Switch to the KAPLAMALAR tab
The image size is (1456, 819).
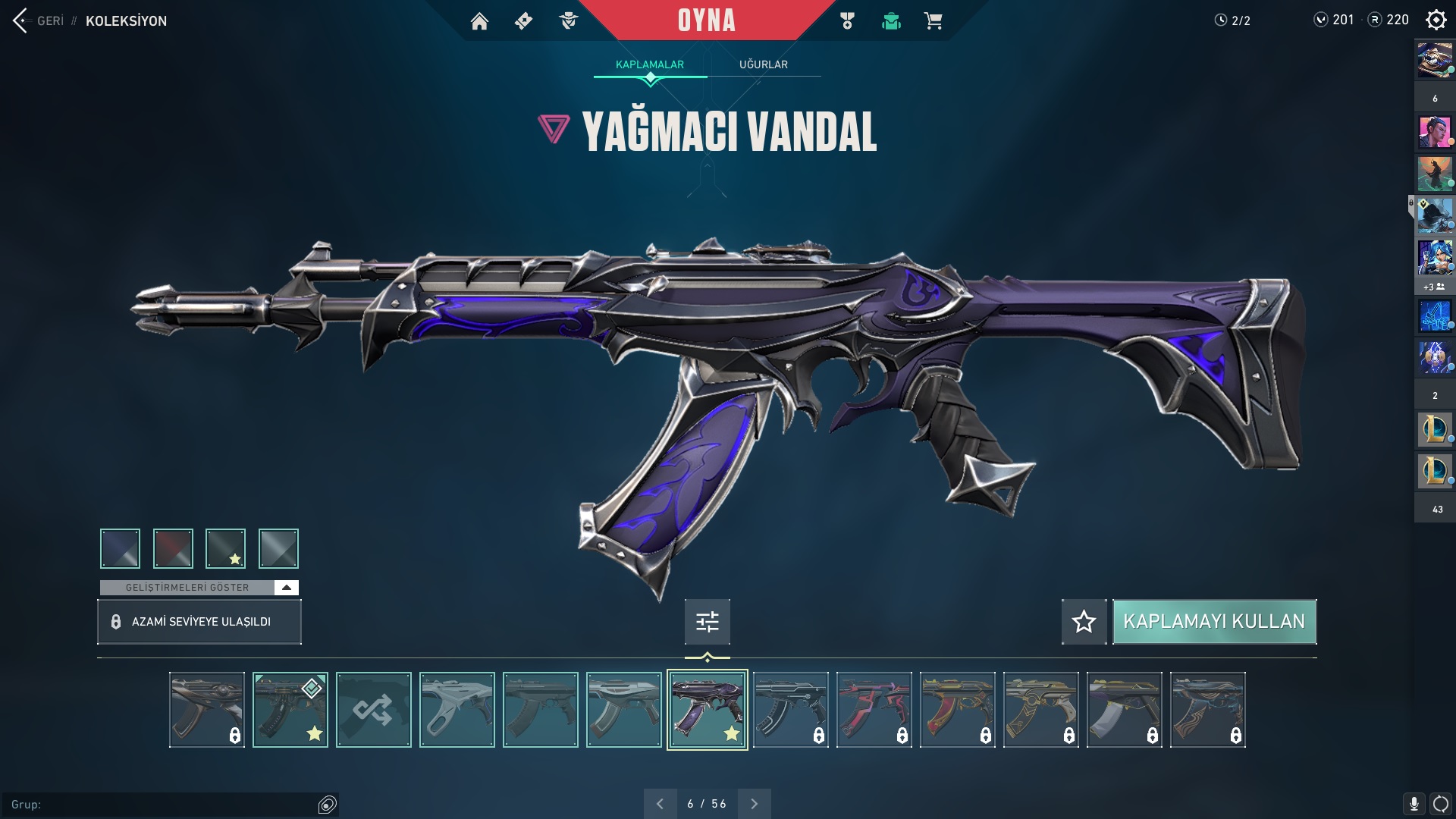(649, 64)
